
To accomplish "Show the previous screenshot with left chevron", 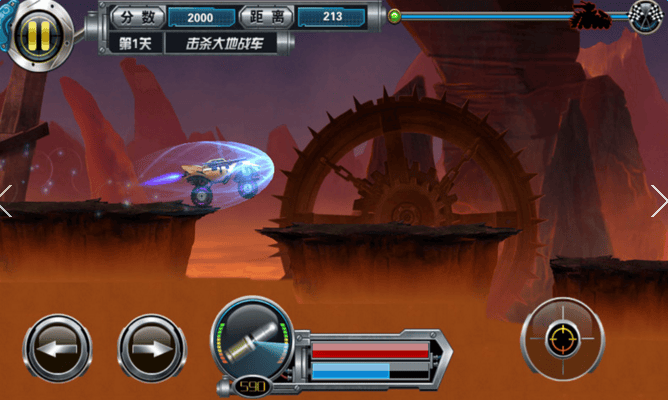I will pyautogui.click(x=7, y=200).
